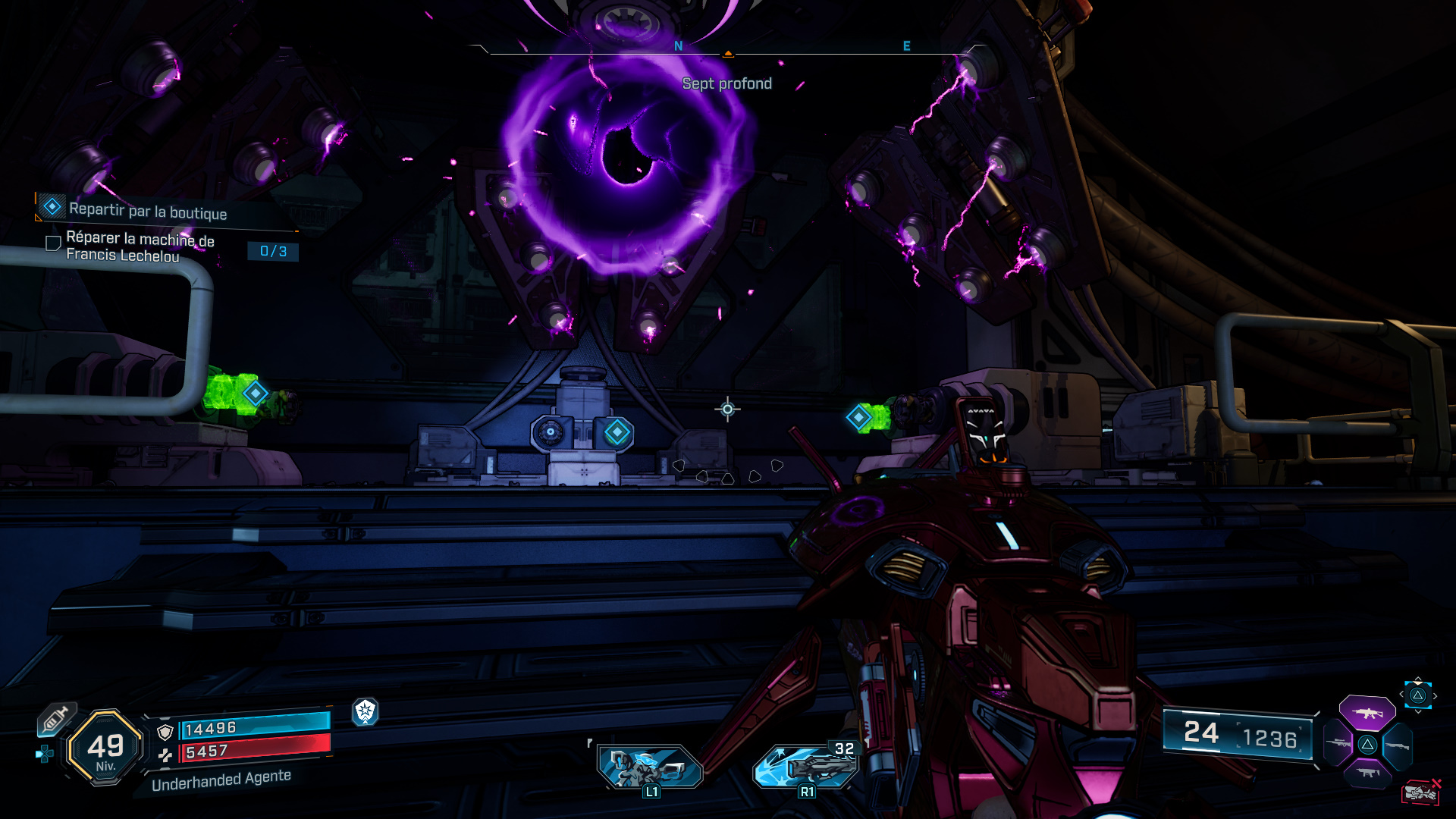The height and width of the screenshot is (819, 1456).
Task: Equip the submachine gun in the bottom weapon slot
Action: 1367,773
